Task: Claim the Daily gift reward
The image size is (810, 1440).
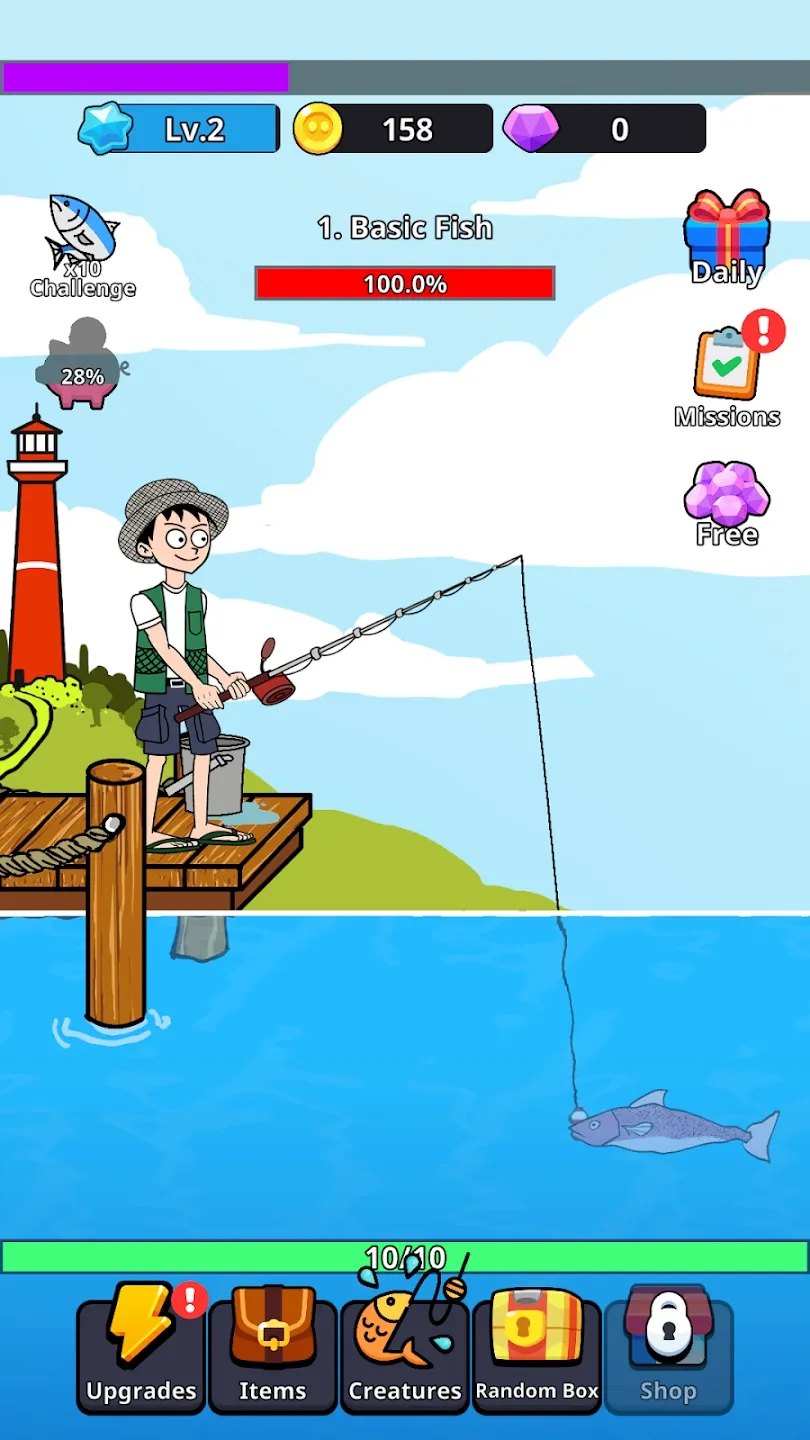Action: (727, 238)
